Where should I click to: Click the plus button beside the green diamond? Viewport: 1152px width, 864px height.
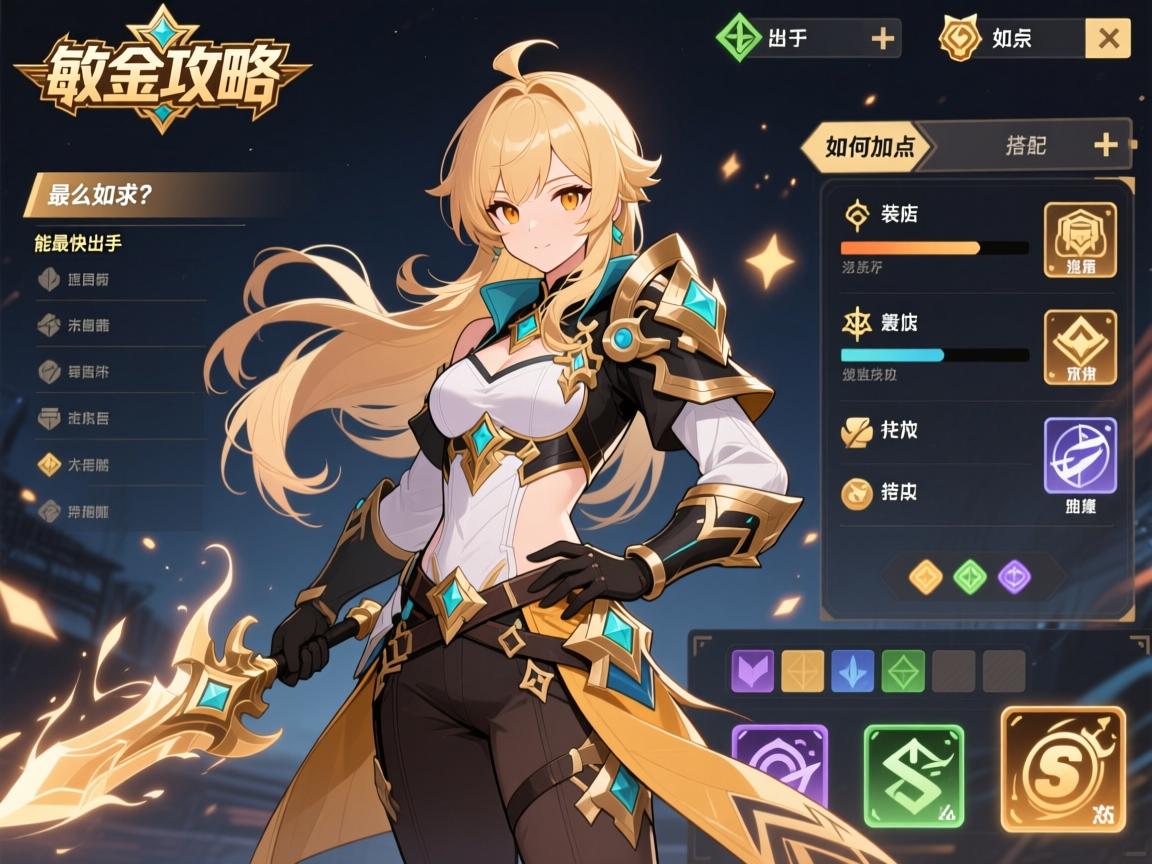pos(882,39)
